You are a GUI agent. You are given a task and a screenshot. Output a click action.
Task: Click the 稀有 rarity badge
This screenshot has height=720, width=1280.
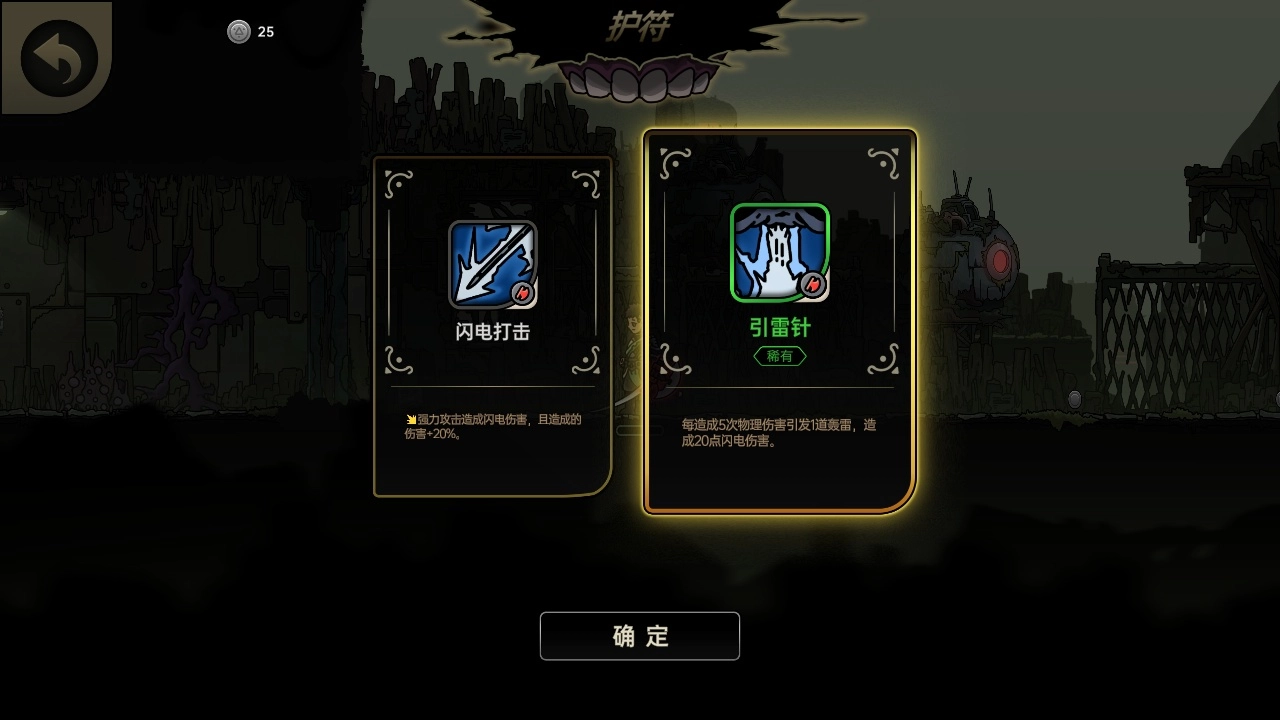pos(780,356)
